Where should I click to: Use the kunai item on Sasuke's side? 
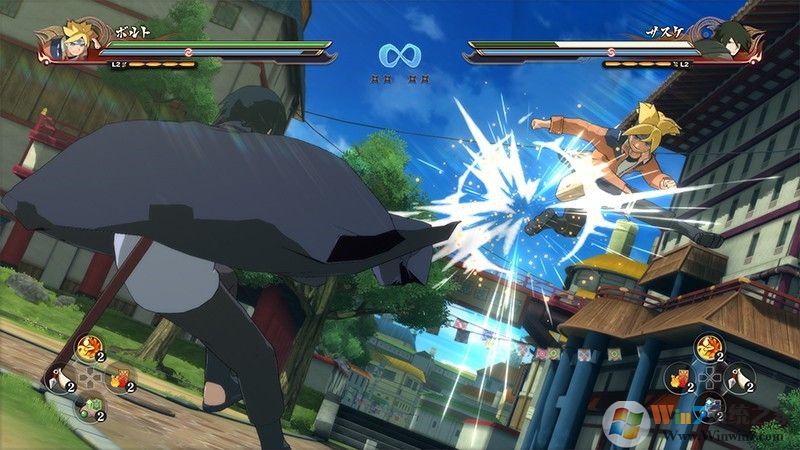742,380
